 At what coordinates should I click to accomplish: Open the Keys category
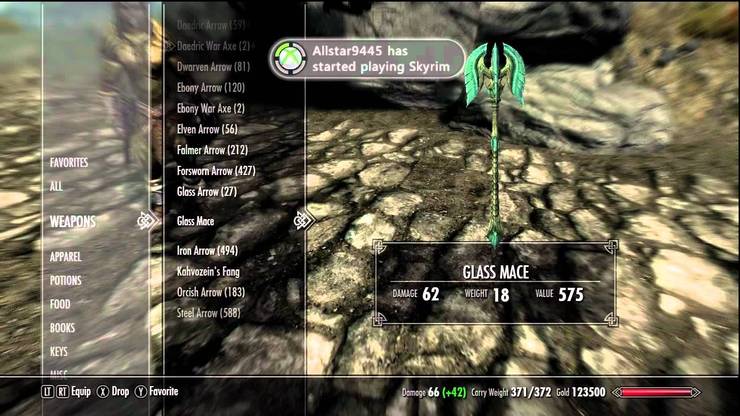click(x=60, y=352)
